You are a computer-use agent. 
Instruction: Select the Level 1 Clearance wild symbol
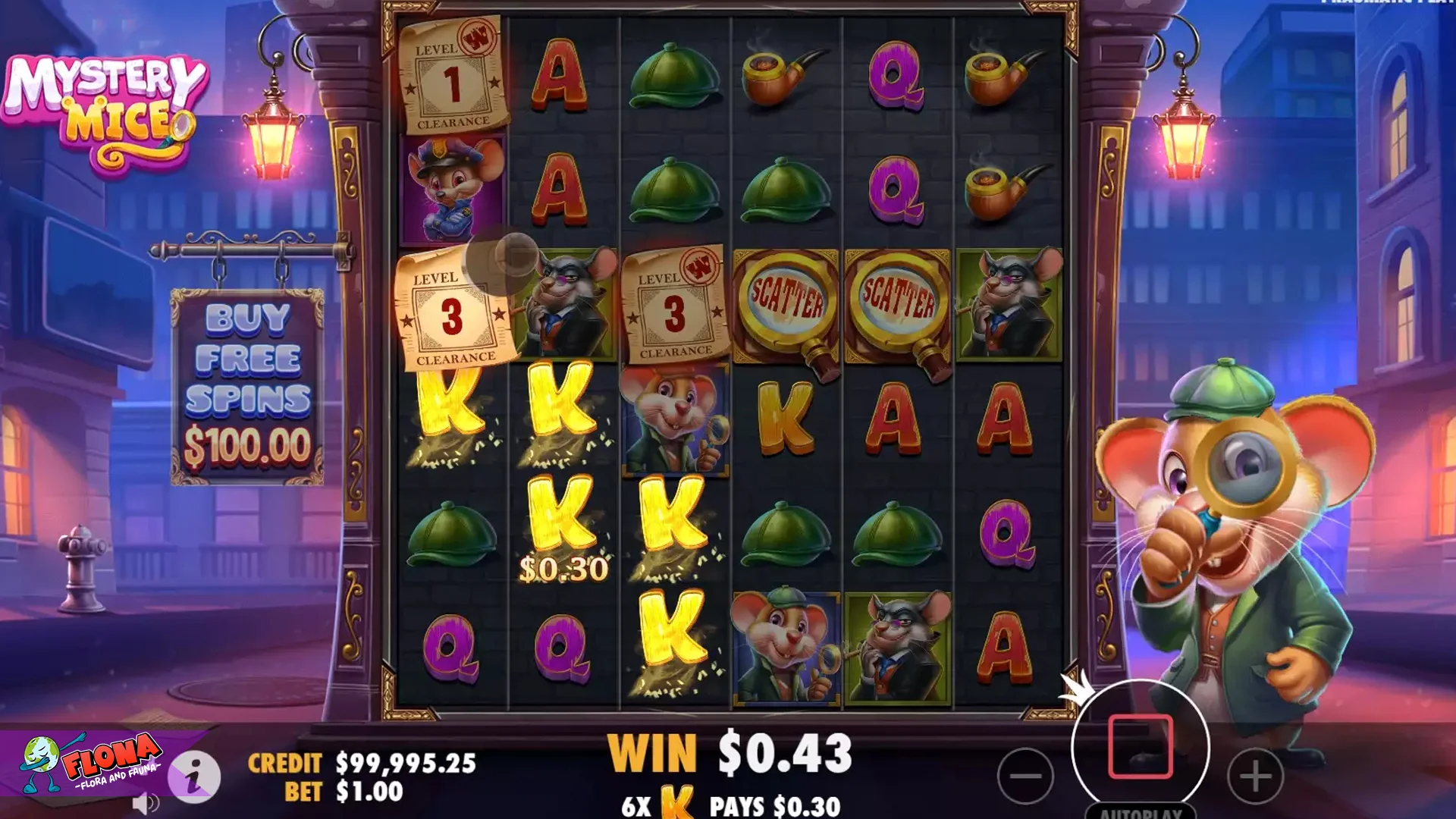(x=451, y=76)
